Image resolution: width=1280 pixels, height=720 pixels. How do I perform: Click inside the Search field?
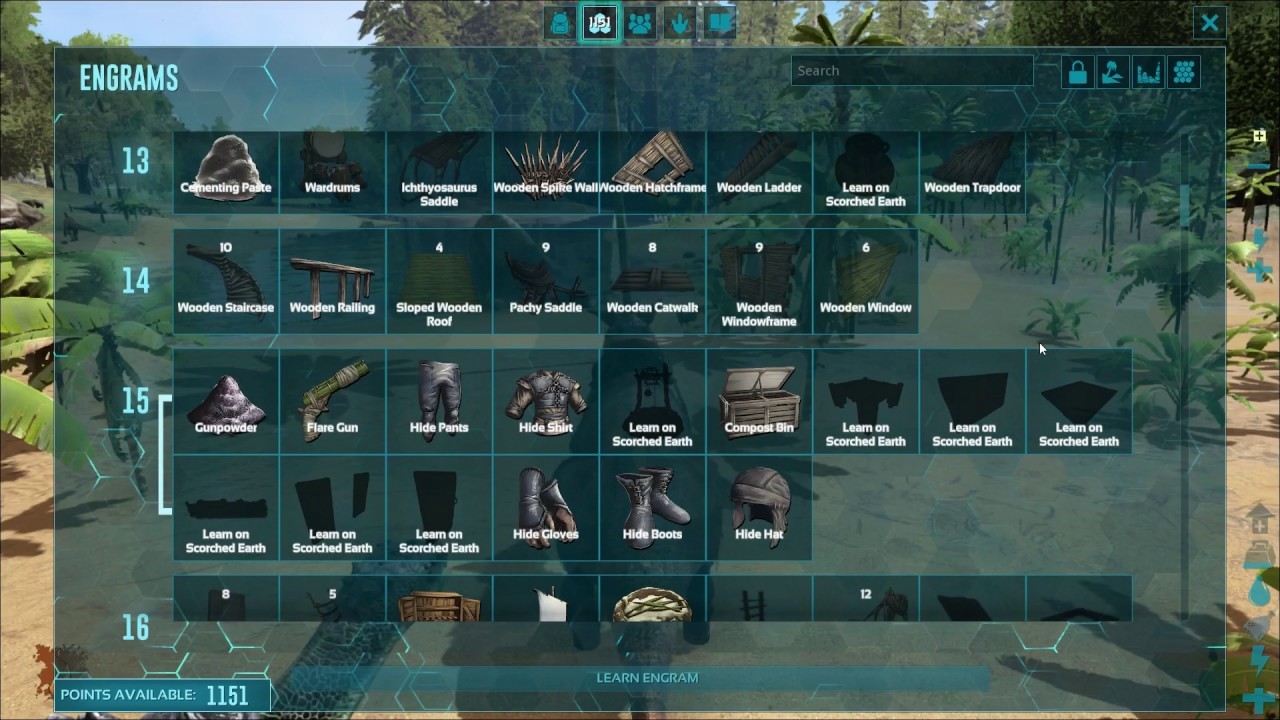coord(911,71)
